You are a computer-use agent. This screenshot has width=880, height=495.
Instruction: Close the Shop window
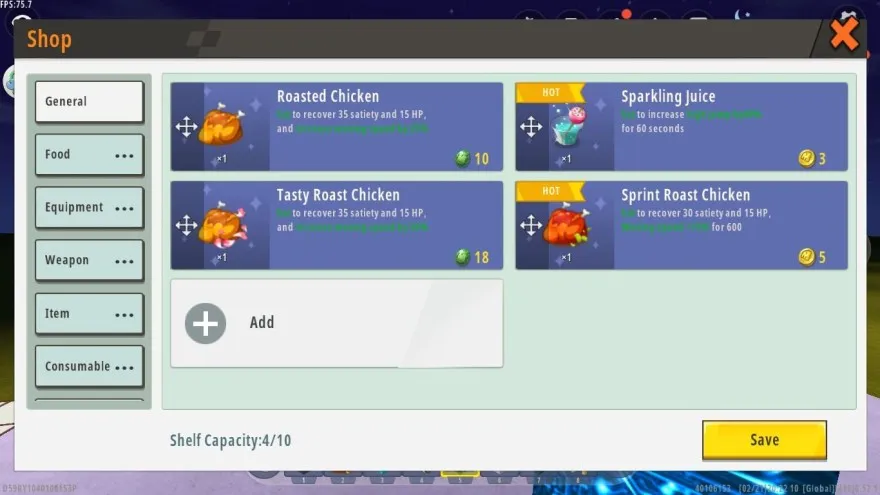(x=844, y=37)
